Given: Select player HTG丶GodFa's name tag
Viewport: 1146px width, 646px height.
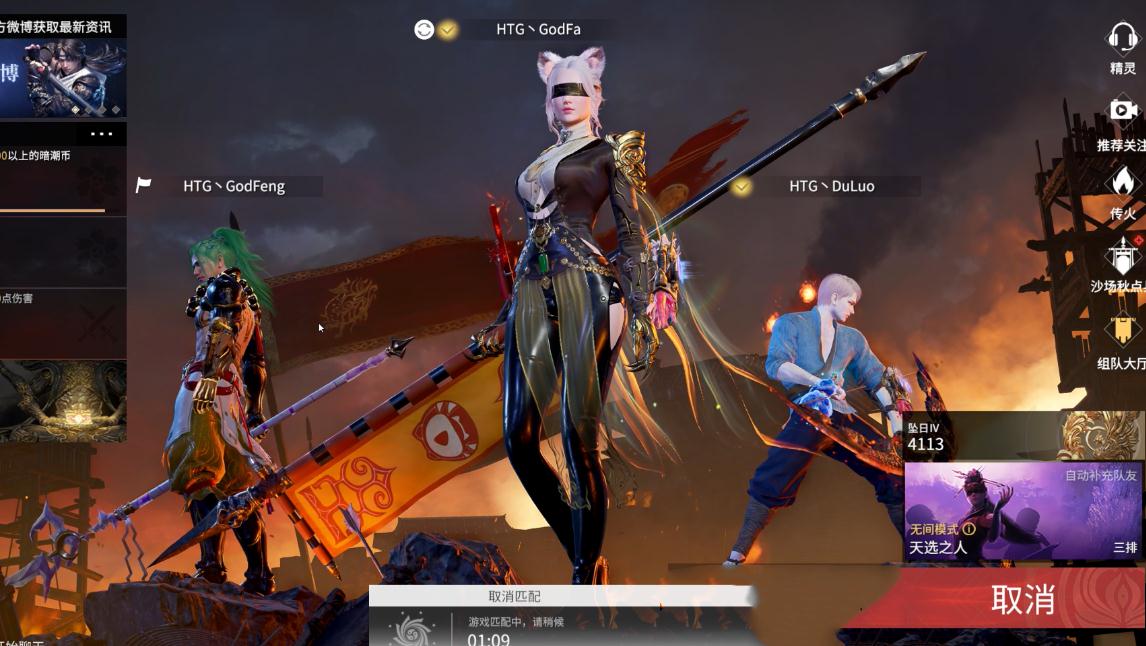Looking at the screenshot, I should coord(538,29).
